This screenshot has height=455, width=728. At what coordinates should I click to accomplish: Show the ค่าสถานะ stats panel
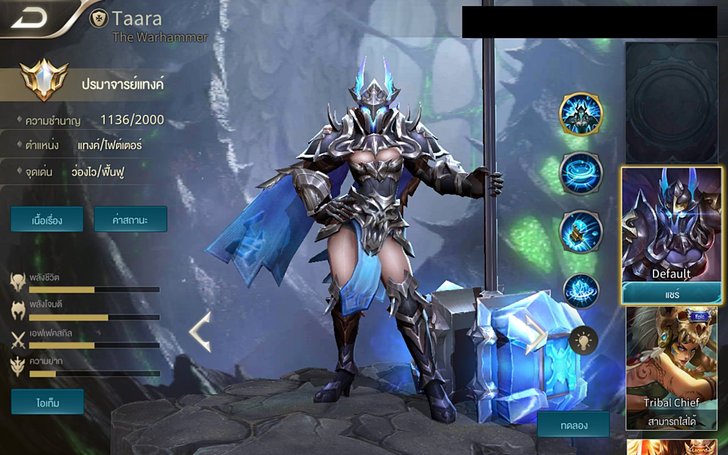click(130, 220)
